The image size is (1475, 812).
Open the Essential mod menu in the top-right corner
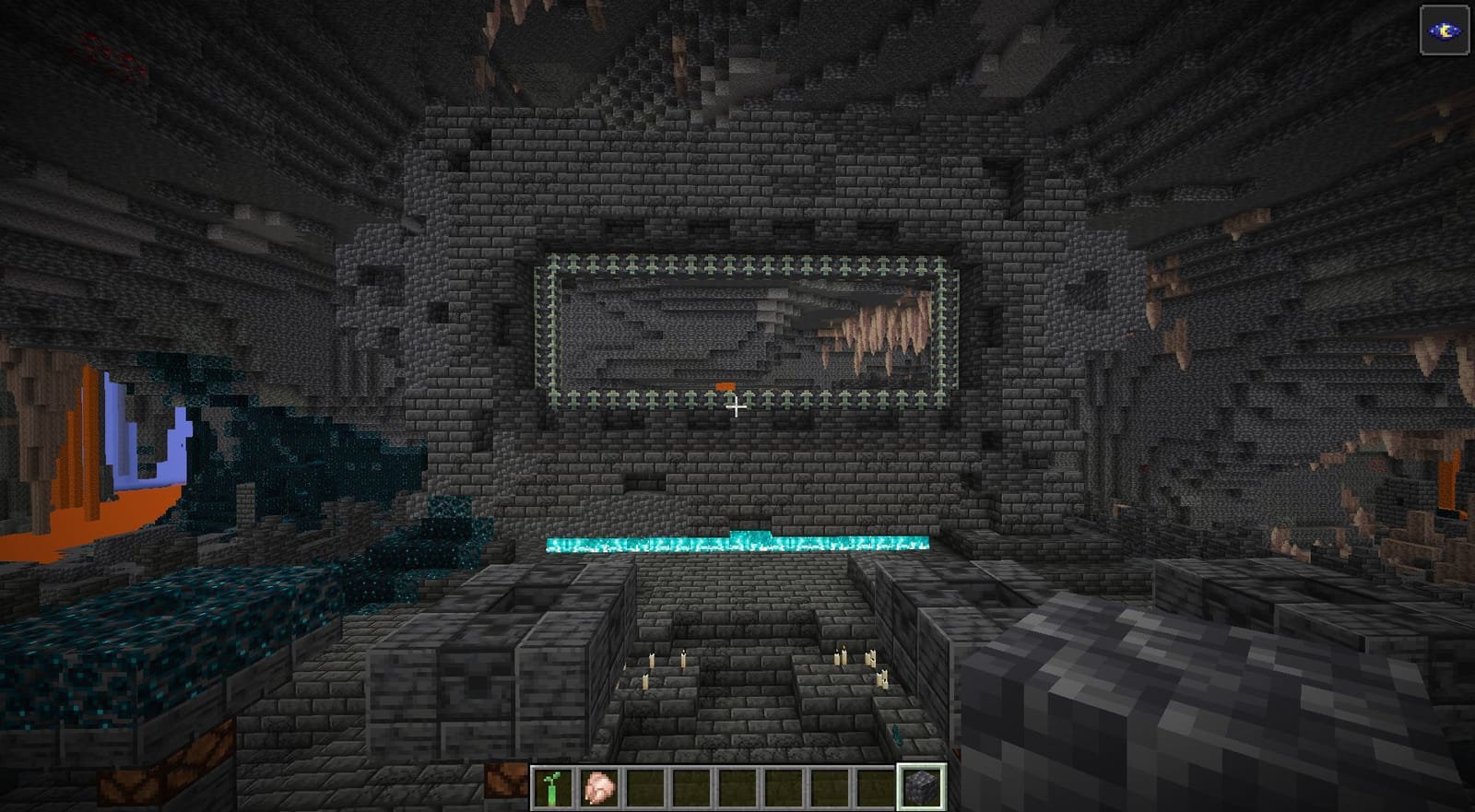1443,28
